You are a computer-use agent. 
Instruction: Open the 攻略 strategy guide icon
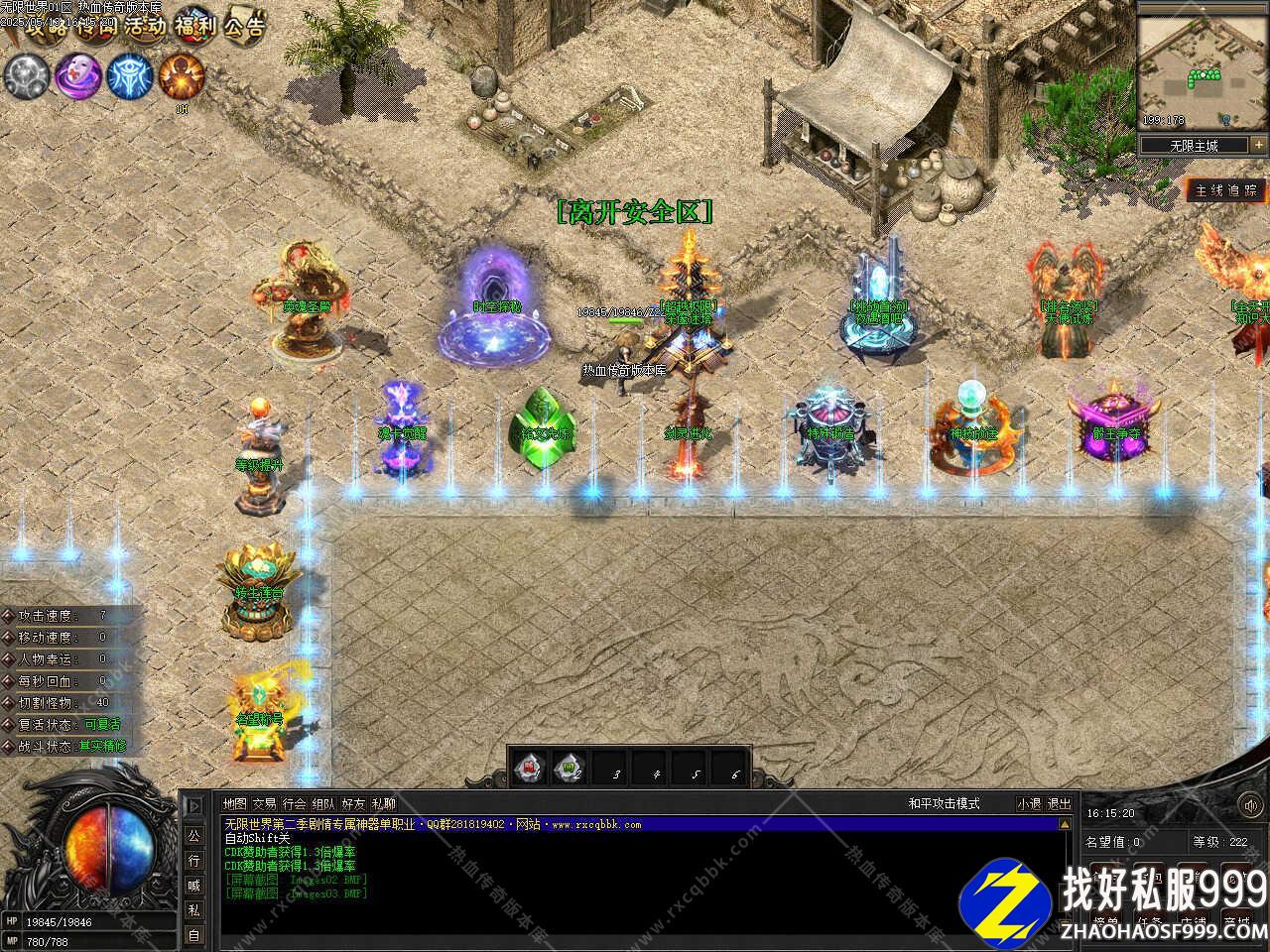point(44,28)
